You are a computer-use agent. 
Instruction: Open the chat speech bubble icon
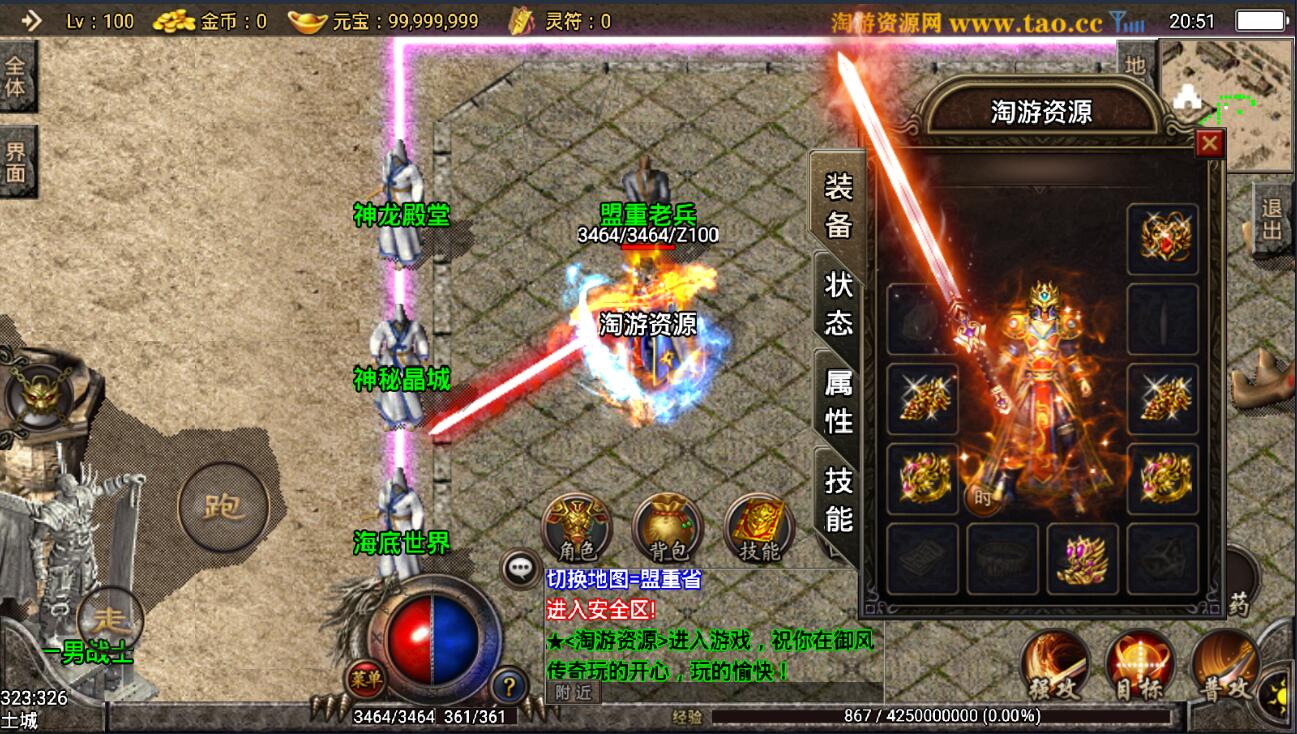click(x=521, y=570)
